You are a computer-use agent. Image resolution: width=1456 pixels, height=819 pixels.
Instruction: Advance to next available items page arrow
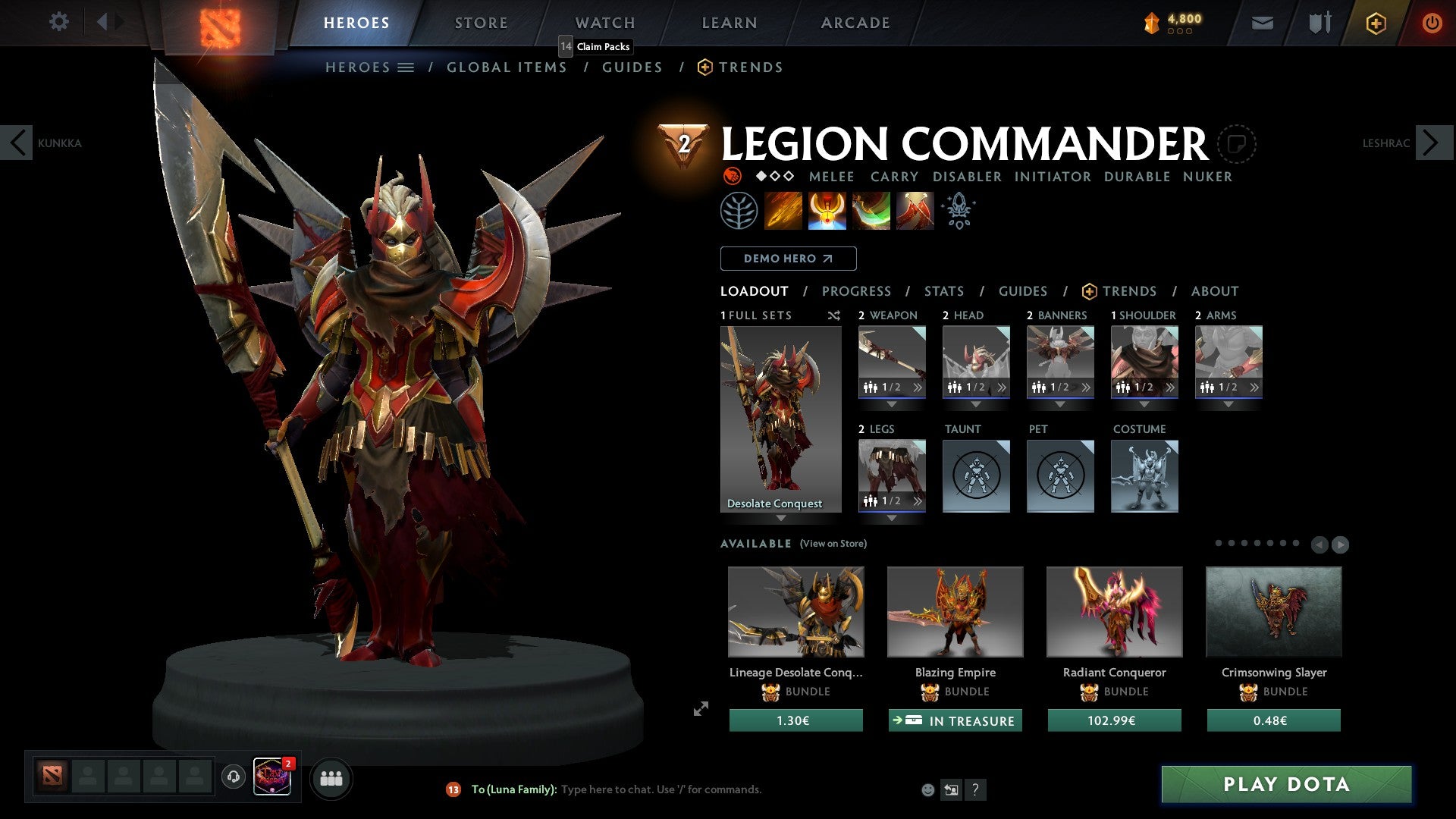1341,544
